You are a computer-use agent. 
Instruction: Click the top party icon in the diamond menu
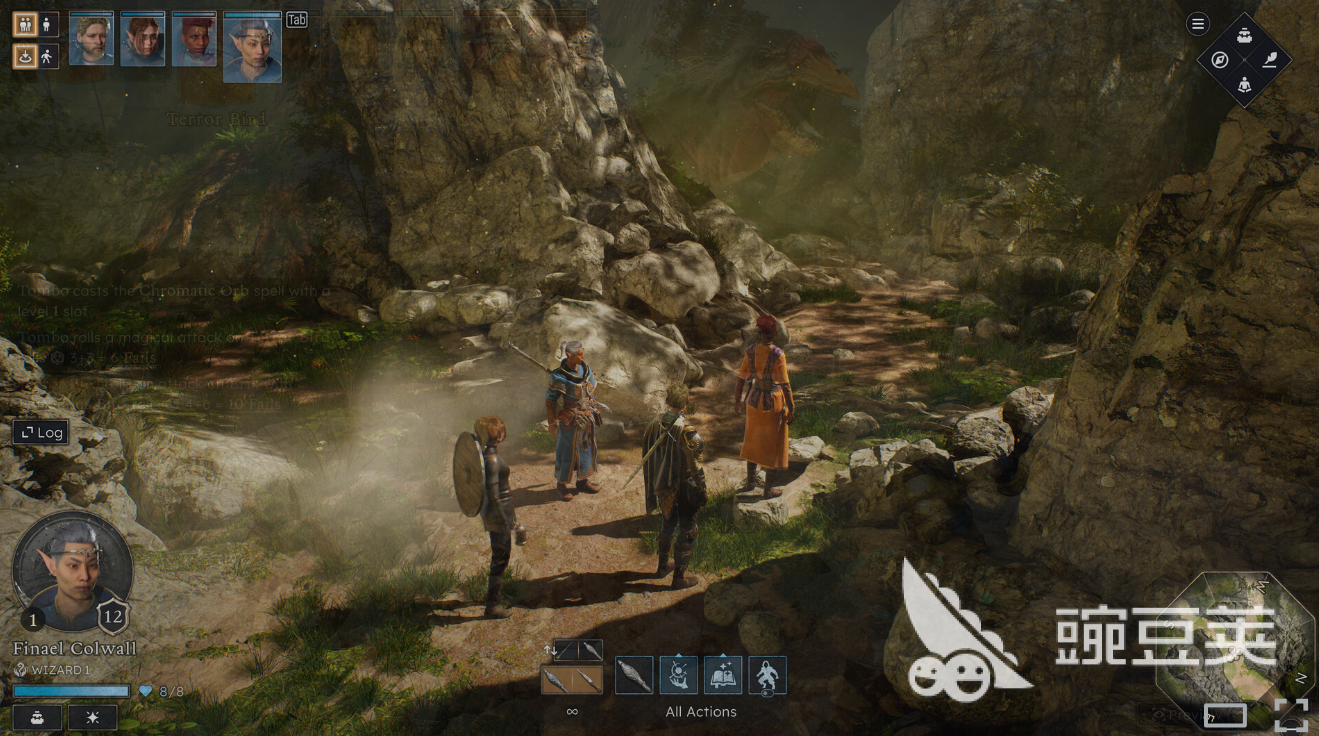pyautogui.click(x=1244, y=36)
